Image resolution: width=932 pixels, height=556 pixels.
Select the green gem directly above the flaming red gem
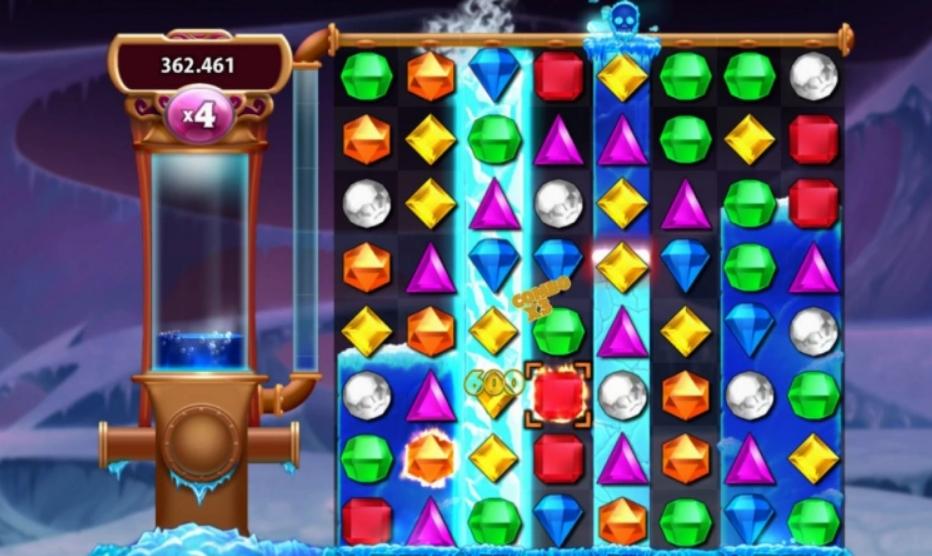point(558,330)
